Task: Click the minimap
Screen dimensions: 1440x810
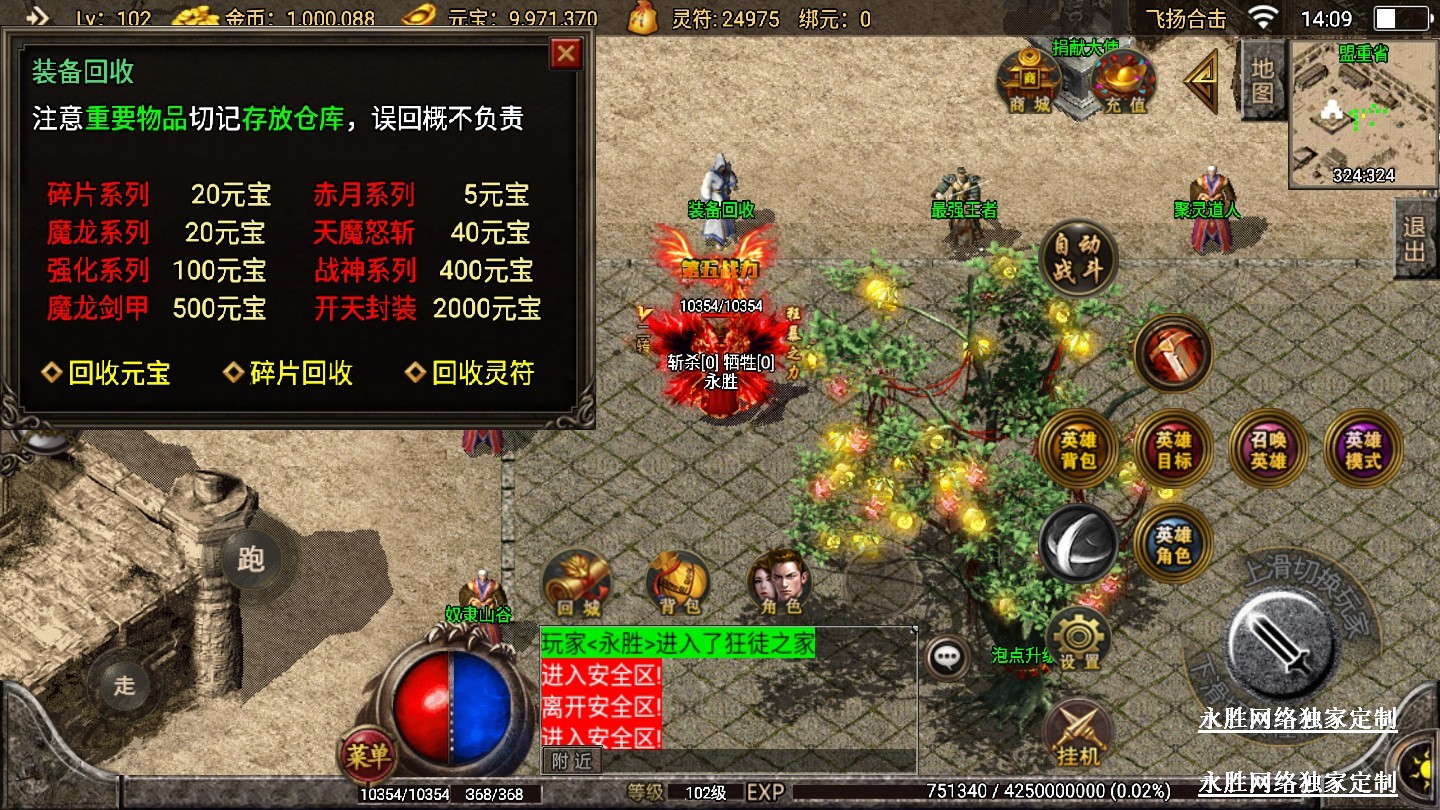Action: pyautogui.click(x=1363, y=115)
